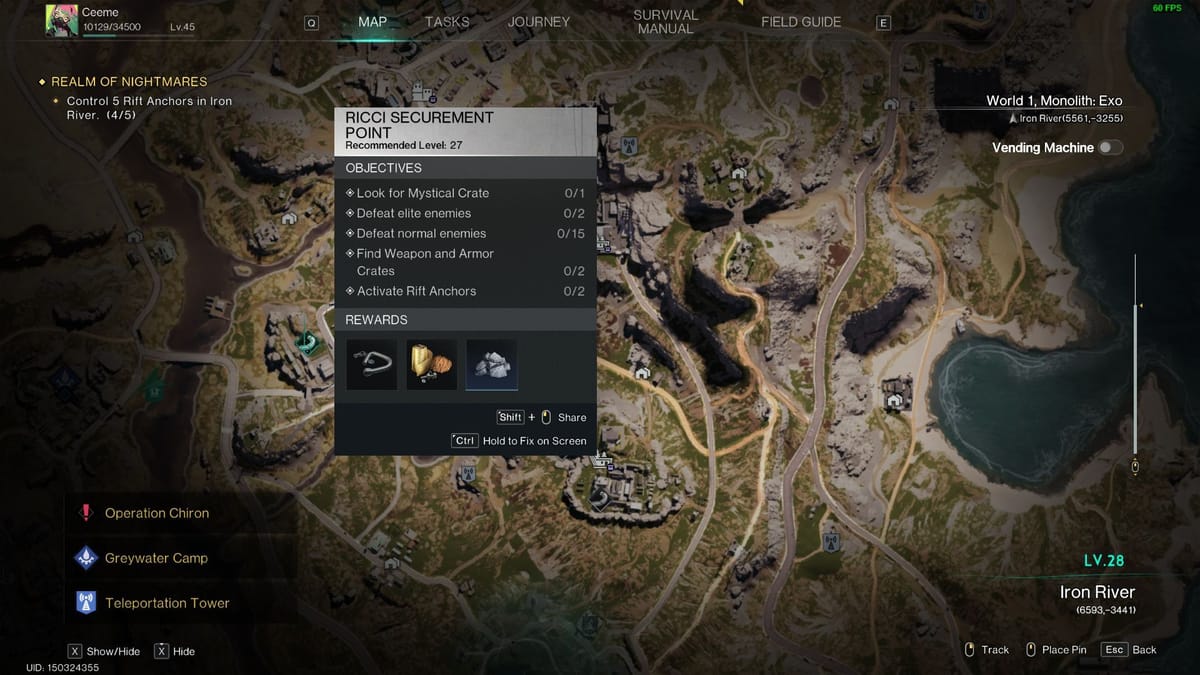The image size is (1200, 675).
Task: Select Greywater Camp legend entry
Action: (x=155, y=558)
